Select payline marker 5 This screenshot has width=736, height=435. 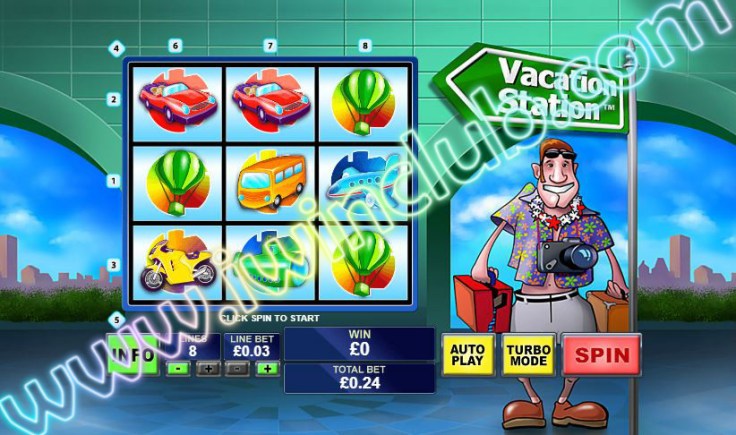[116, 320]
